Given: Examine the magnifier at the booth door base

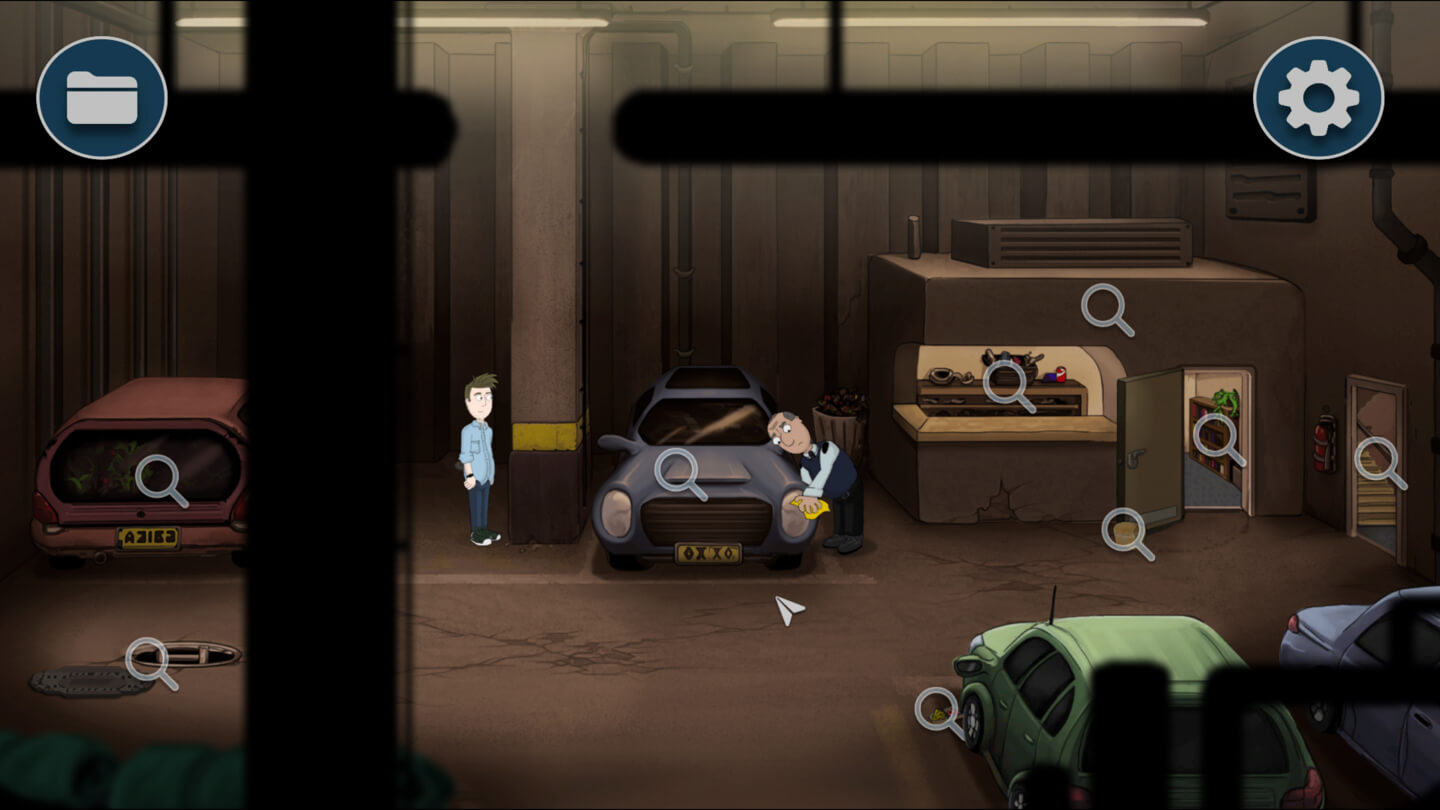Looking at the screenshot, I should point(1124,530).
